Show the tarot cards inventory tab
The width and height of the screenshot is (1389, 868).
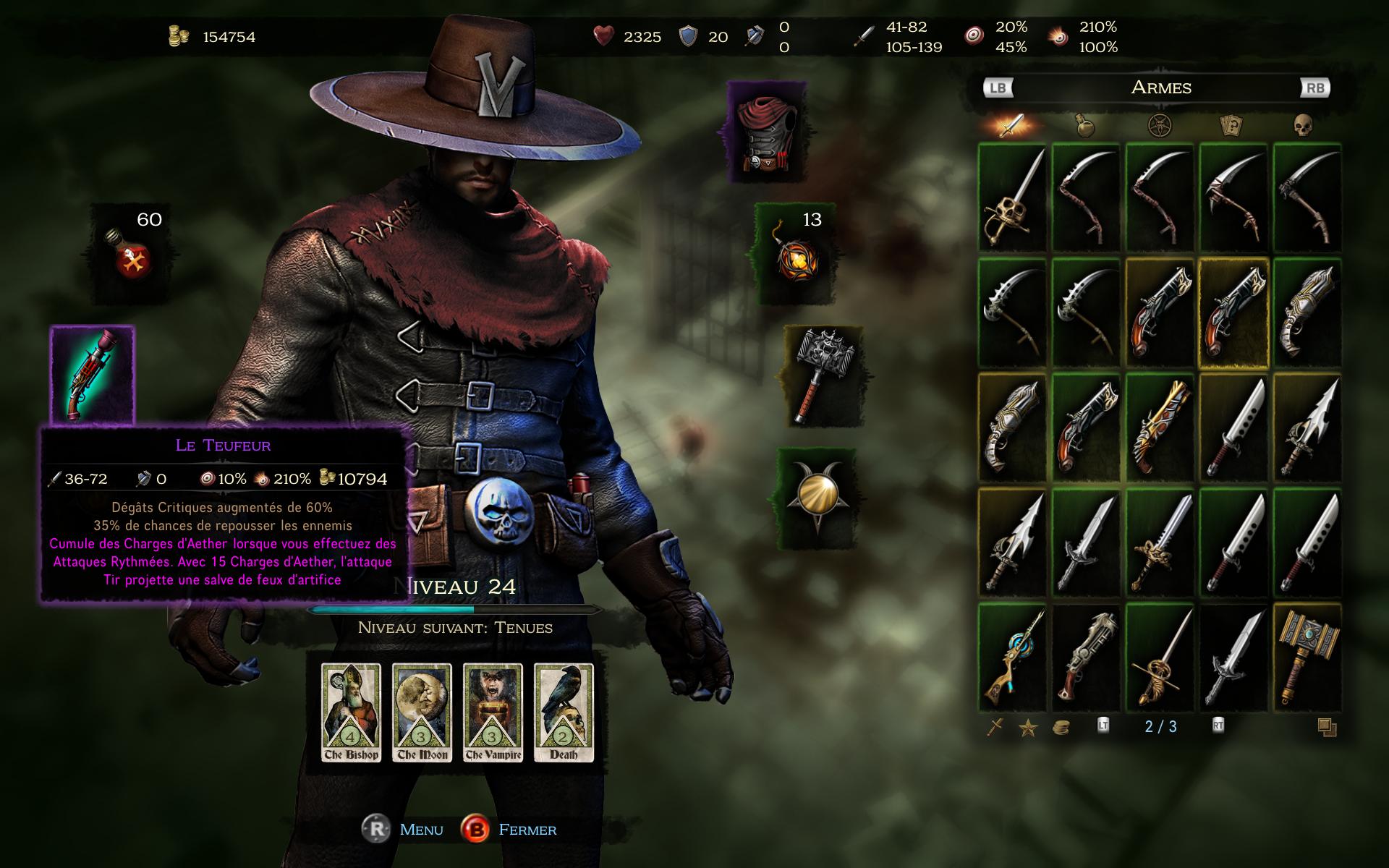[x=1231, y=126]
